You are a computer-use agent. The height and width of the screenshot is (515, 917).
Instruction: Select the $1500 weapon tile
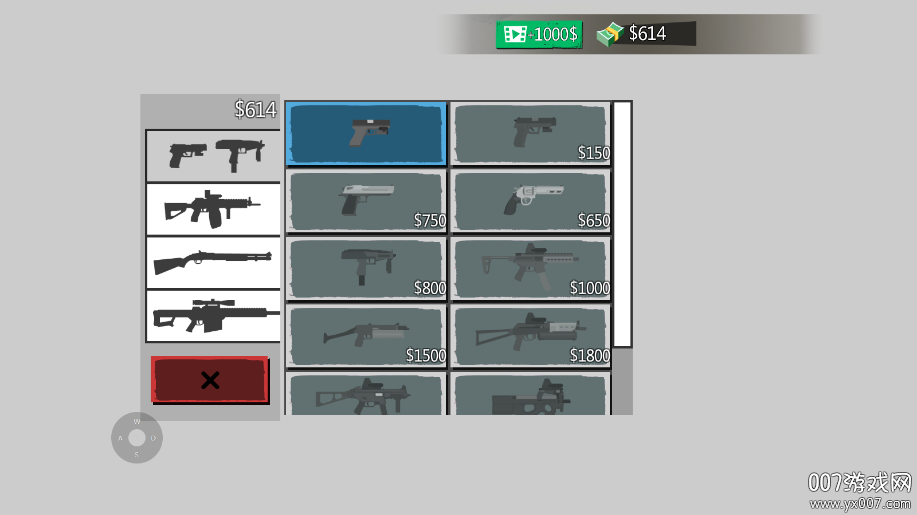(366, 336)
